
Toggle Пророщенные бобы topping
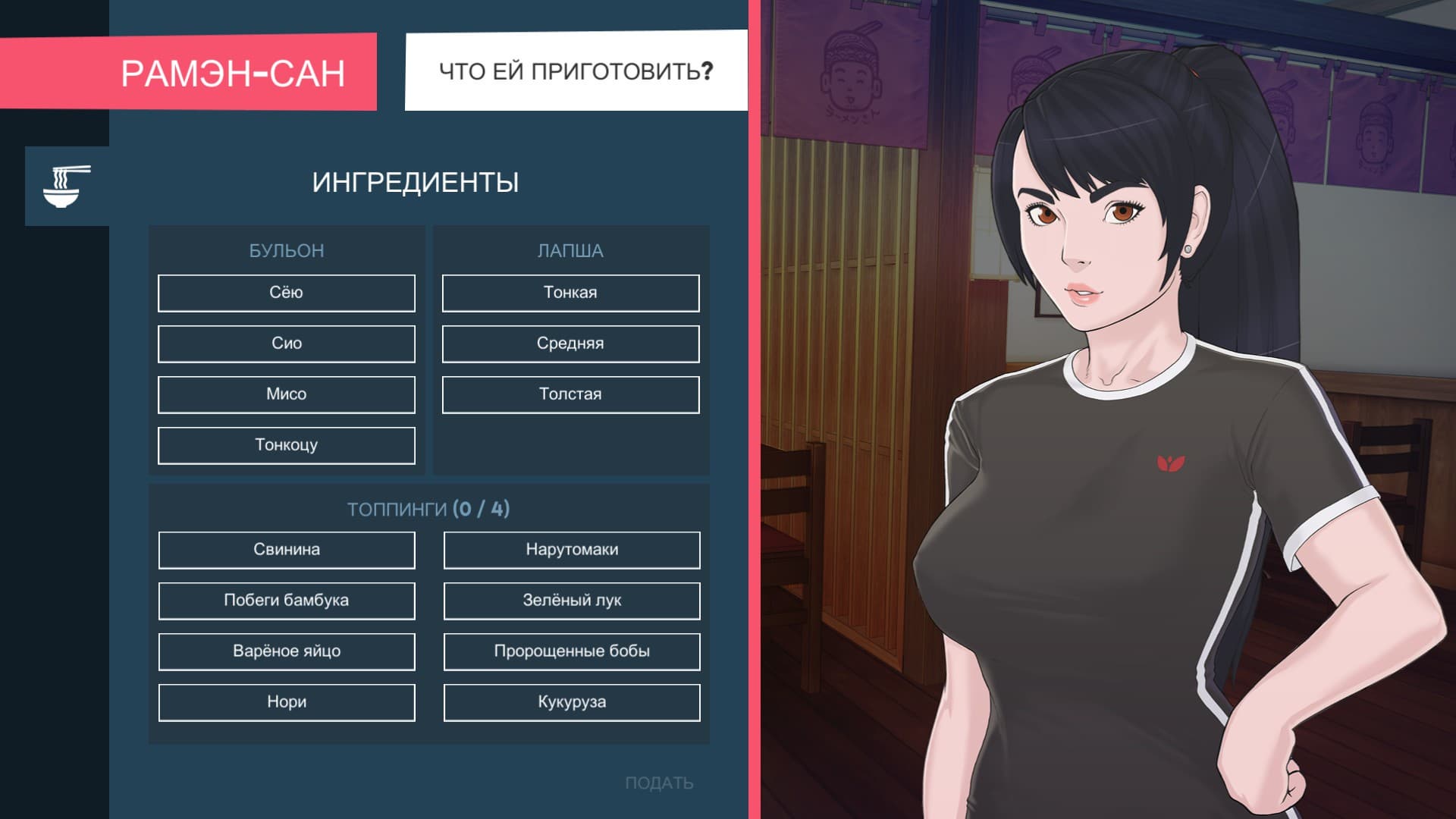570,651
